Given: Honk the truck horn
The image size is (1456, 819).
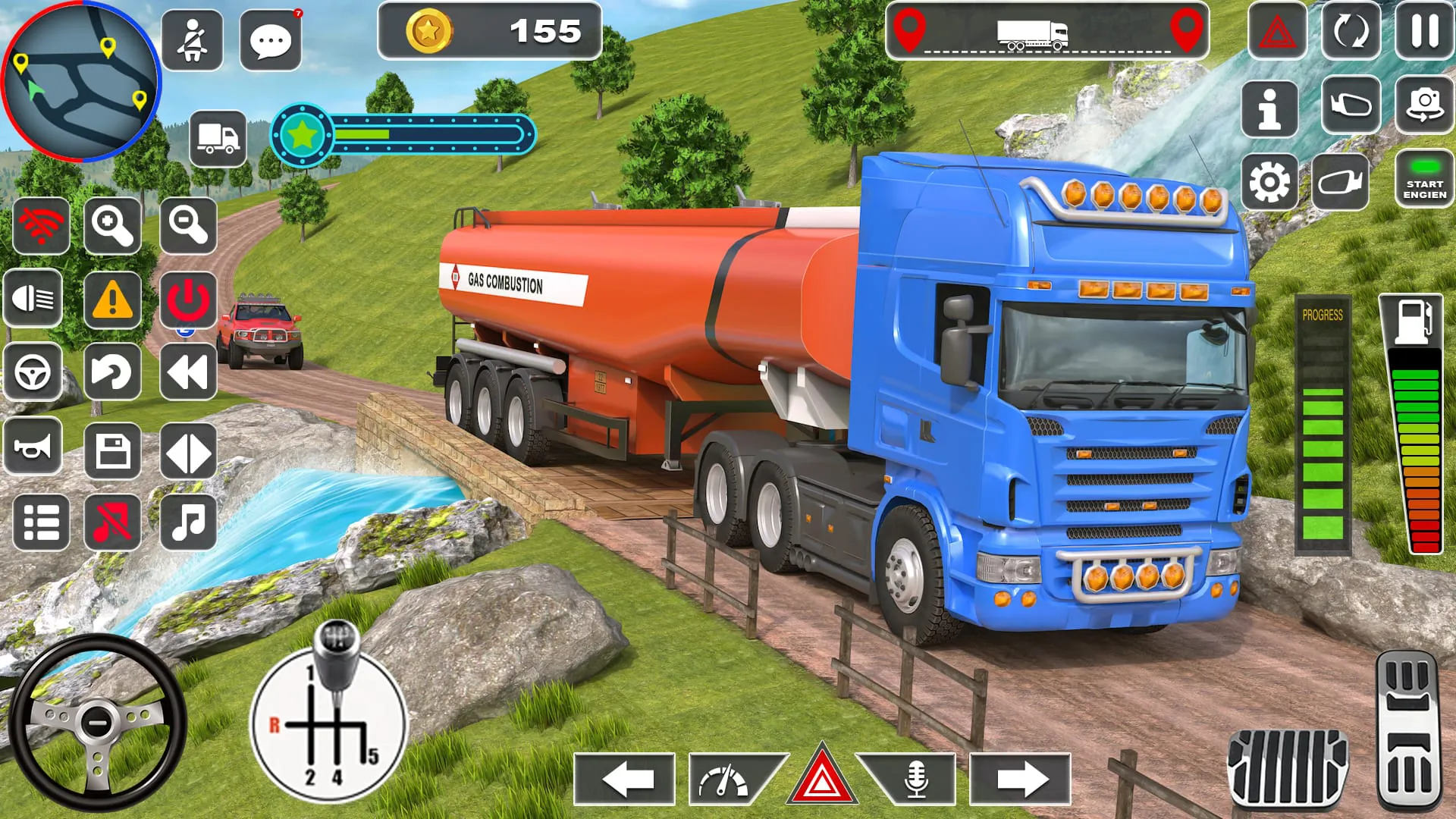Looking at the screenshot, I should click(33, 447).
